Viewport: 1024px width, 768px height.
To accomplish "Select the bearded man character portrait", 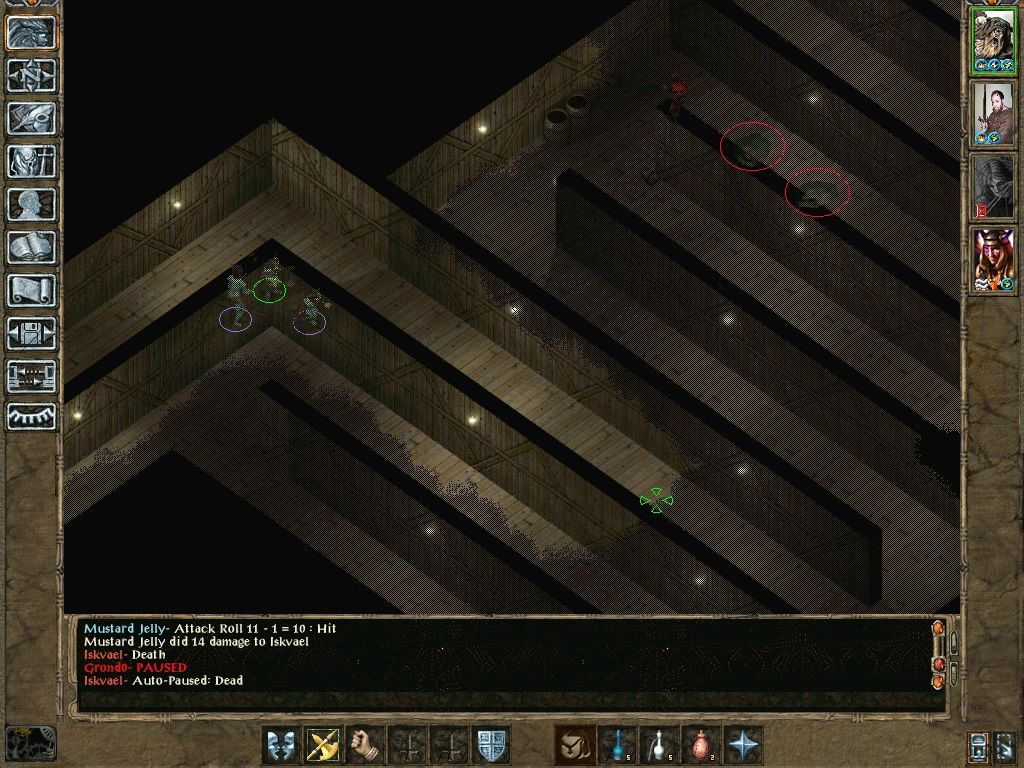I will pos(993,115).
